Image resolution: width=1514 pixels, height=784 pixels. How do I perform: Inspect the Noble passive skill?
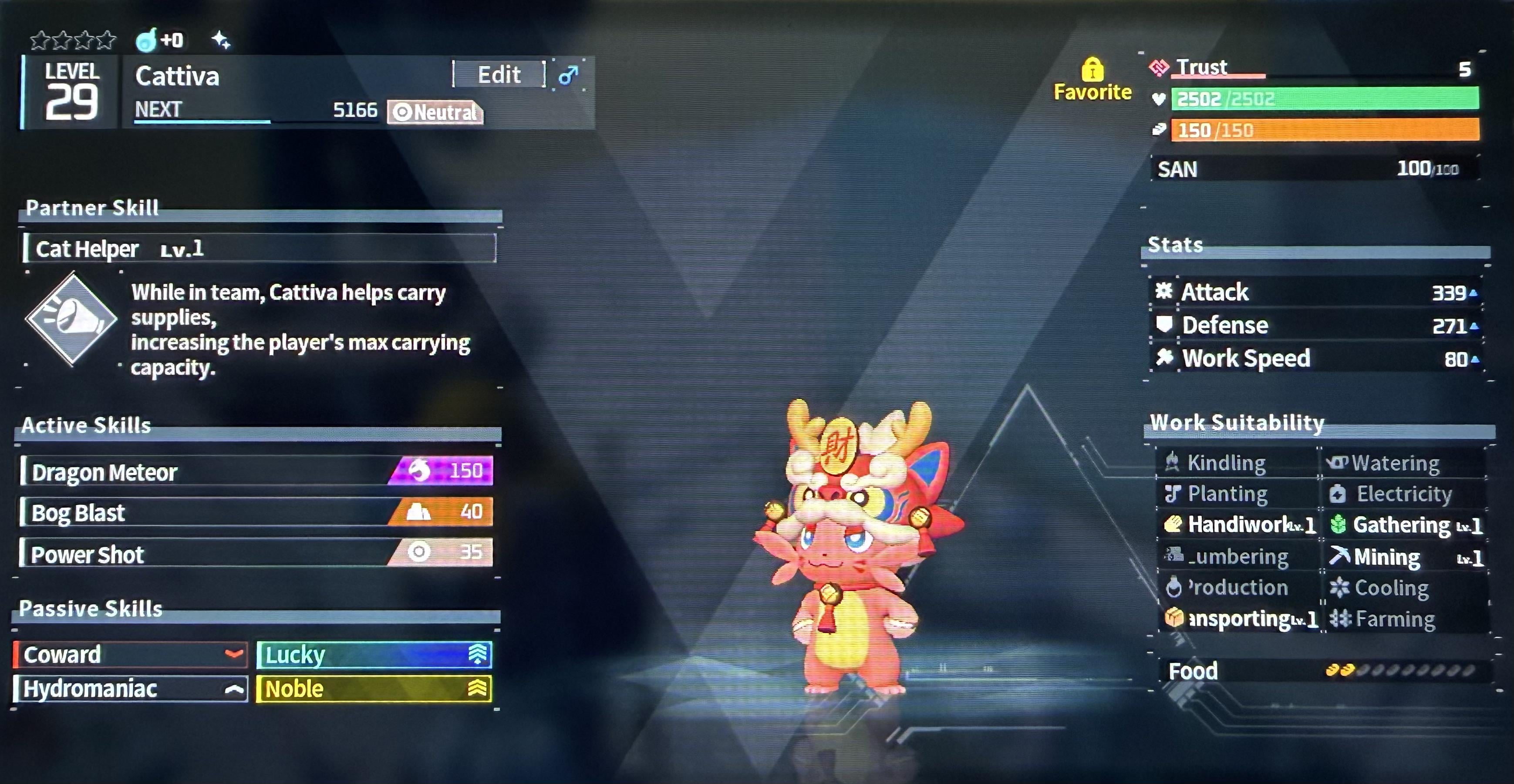pyautogui.click(x=374, y=689)
